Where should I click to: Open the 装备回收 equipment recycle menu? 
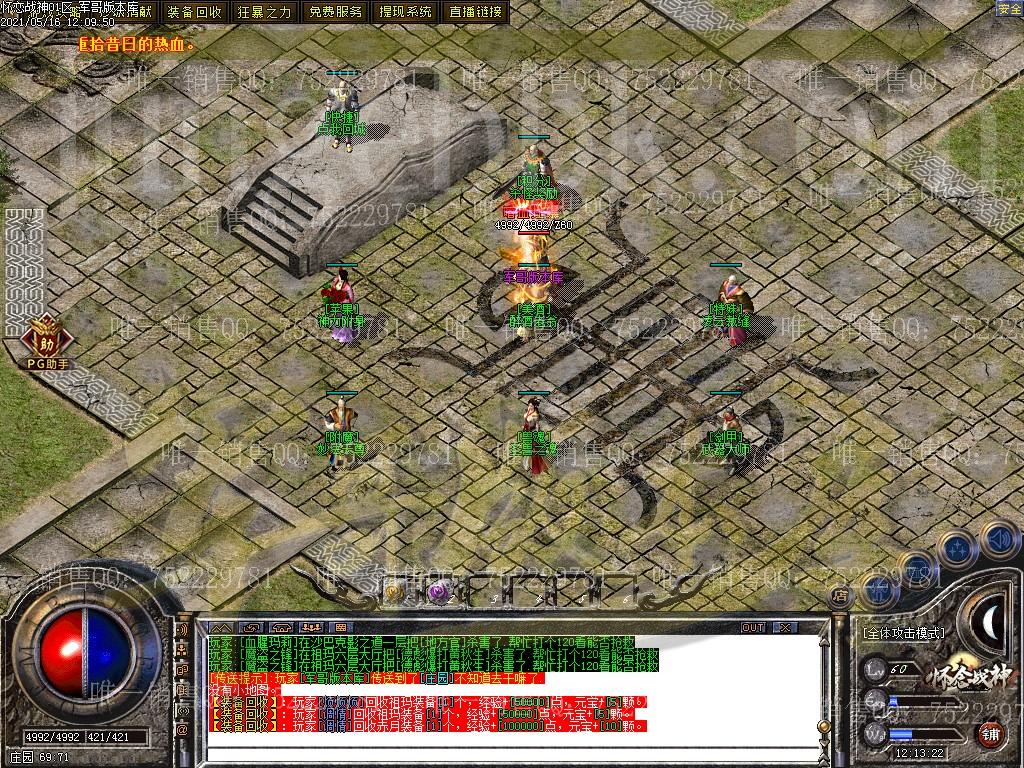pyautogui.click(x=195, y=12)
